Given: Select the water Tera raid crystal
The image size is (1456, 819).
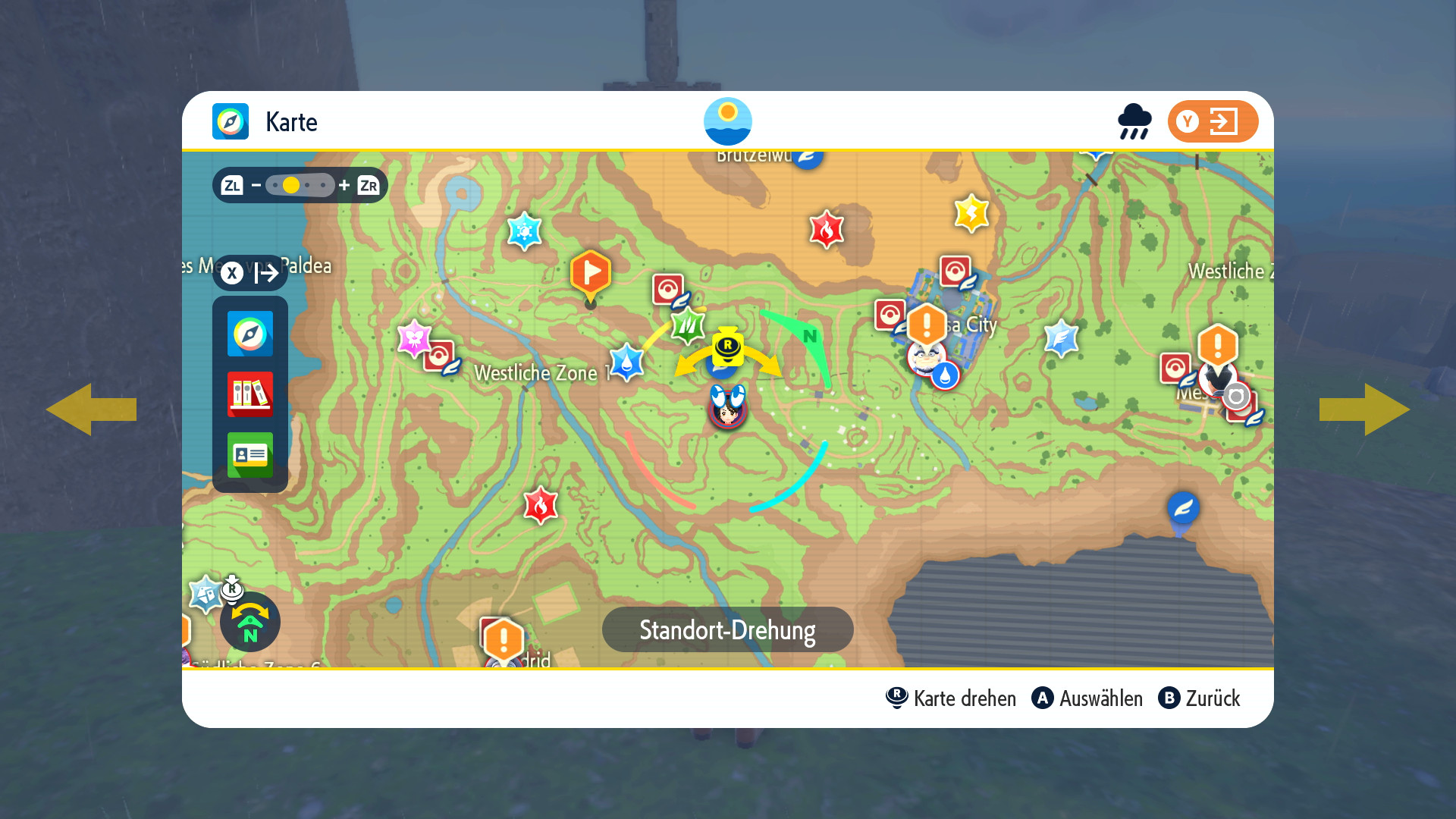Looking at the screenshot, I should pos(626,362).
